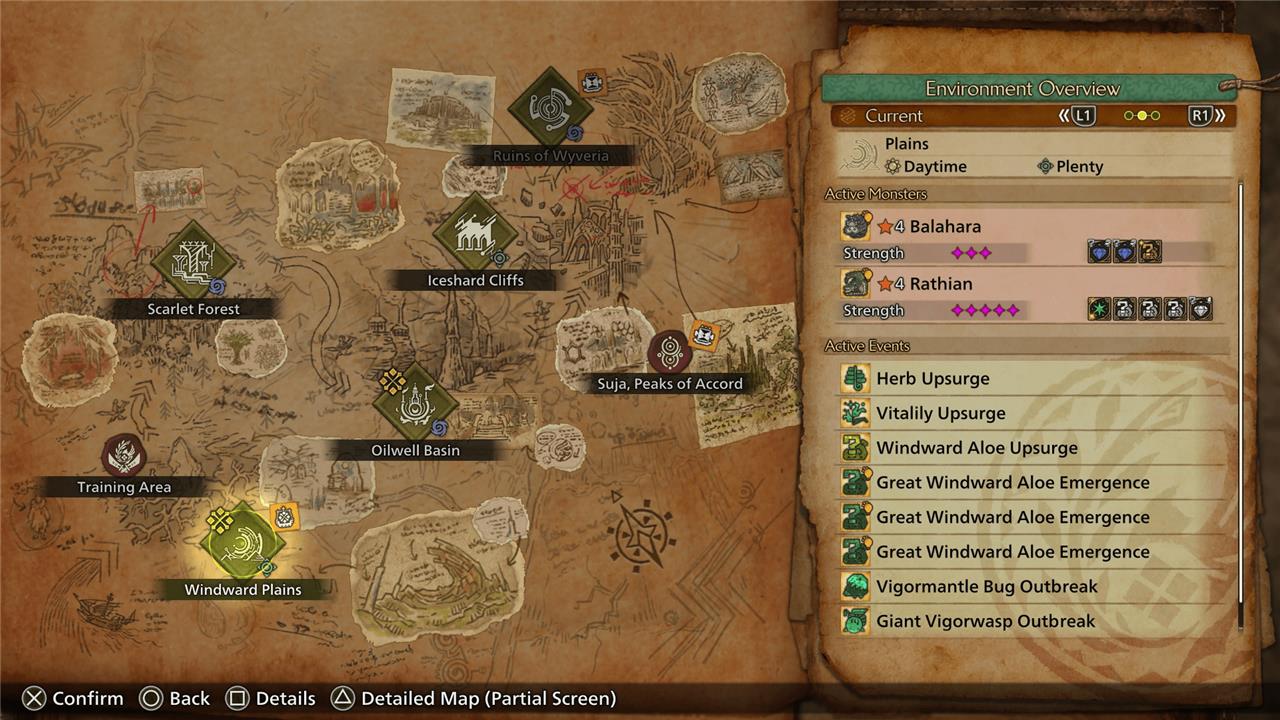Choose the Scarlet Forest map marker
This screenshot has width=1280, height=720.
pyautogui.click(x=193, y=263)
